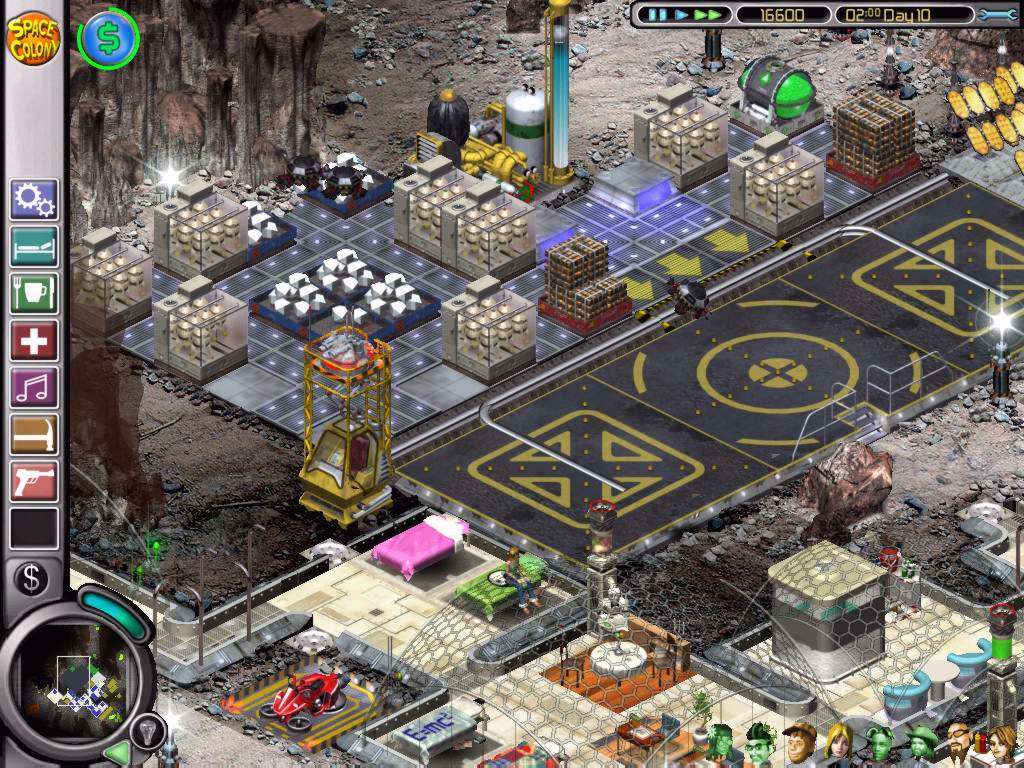
Task: Set game speed to normal play
Action: coord(681,15)
